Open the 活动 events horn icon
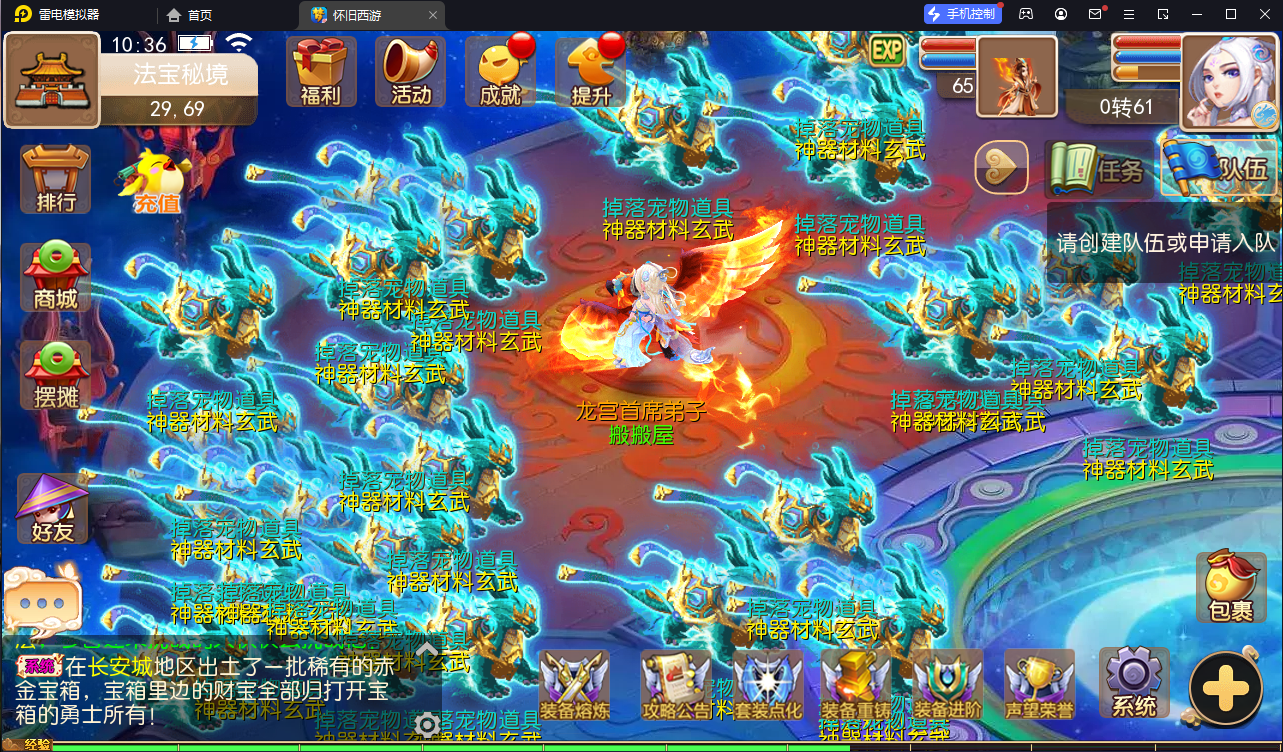Viewport: 1283px width, 752px height. [409, 70]
